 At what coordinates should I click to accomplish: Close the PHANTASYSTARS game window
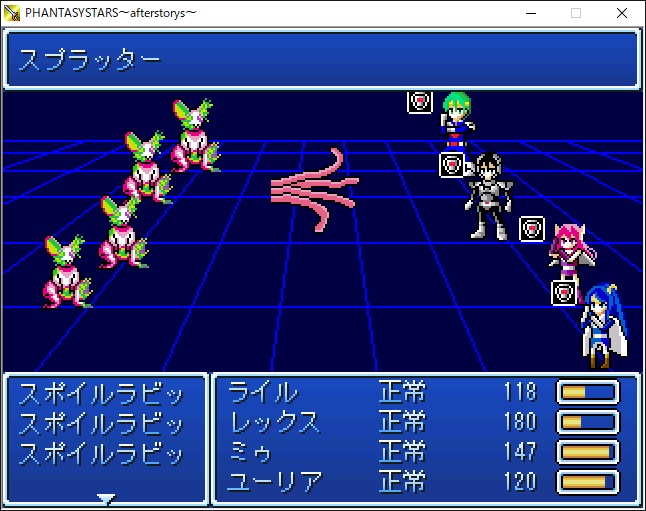622,13
